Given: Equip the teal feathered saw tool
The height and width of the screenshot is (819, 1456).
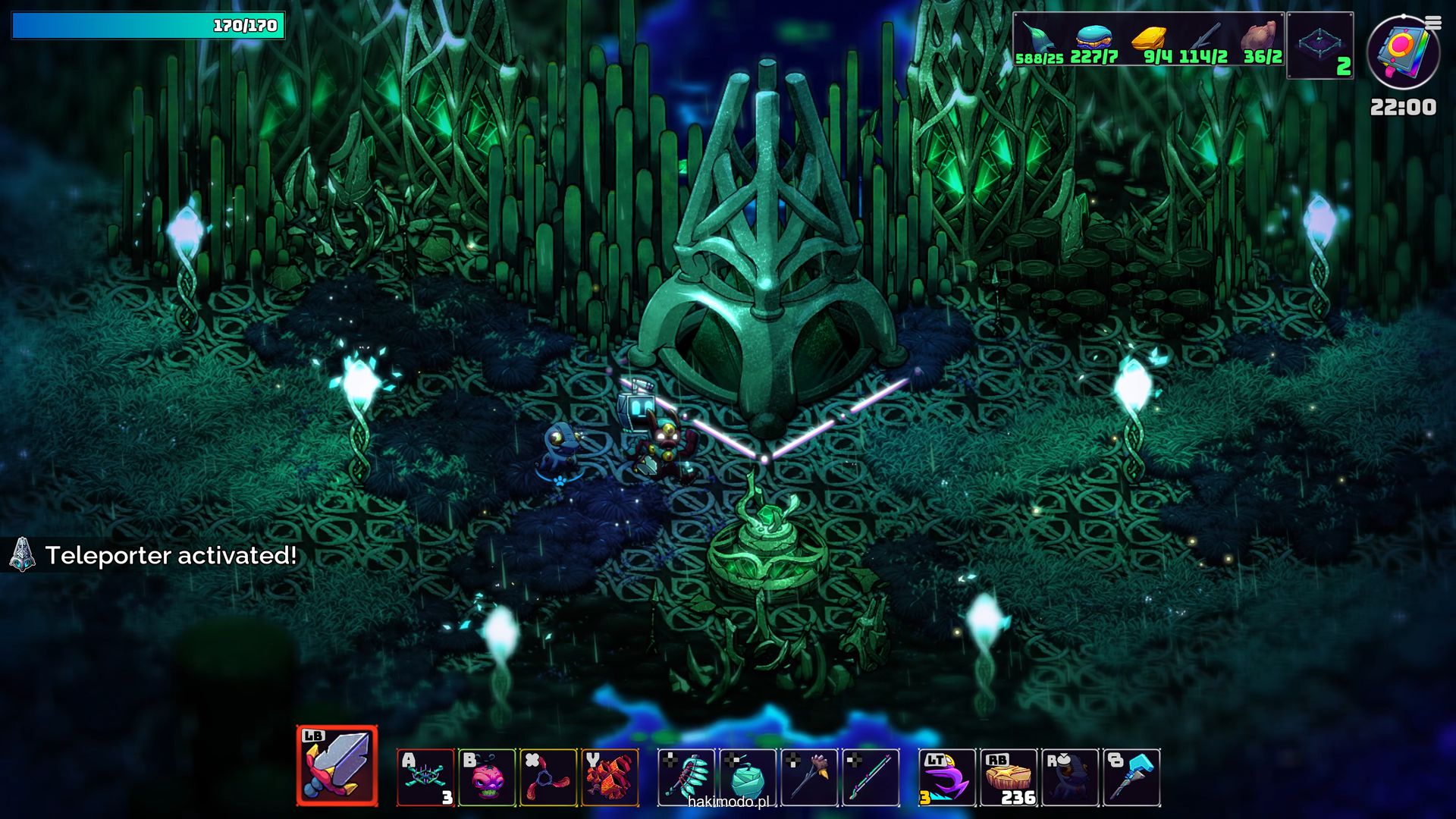Looking at the screenshot, I should (x=686, y=777).
